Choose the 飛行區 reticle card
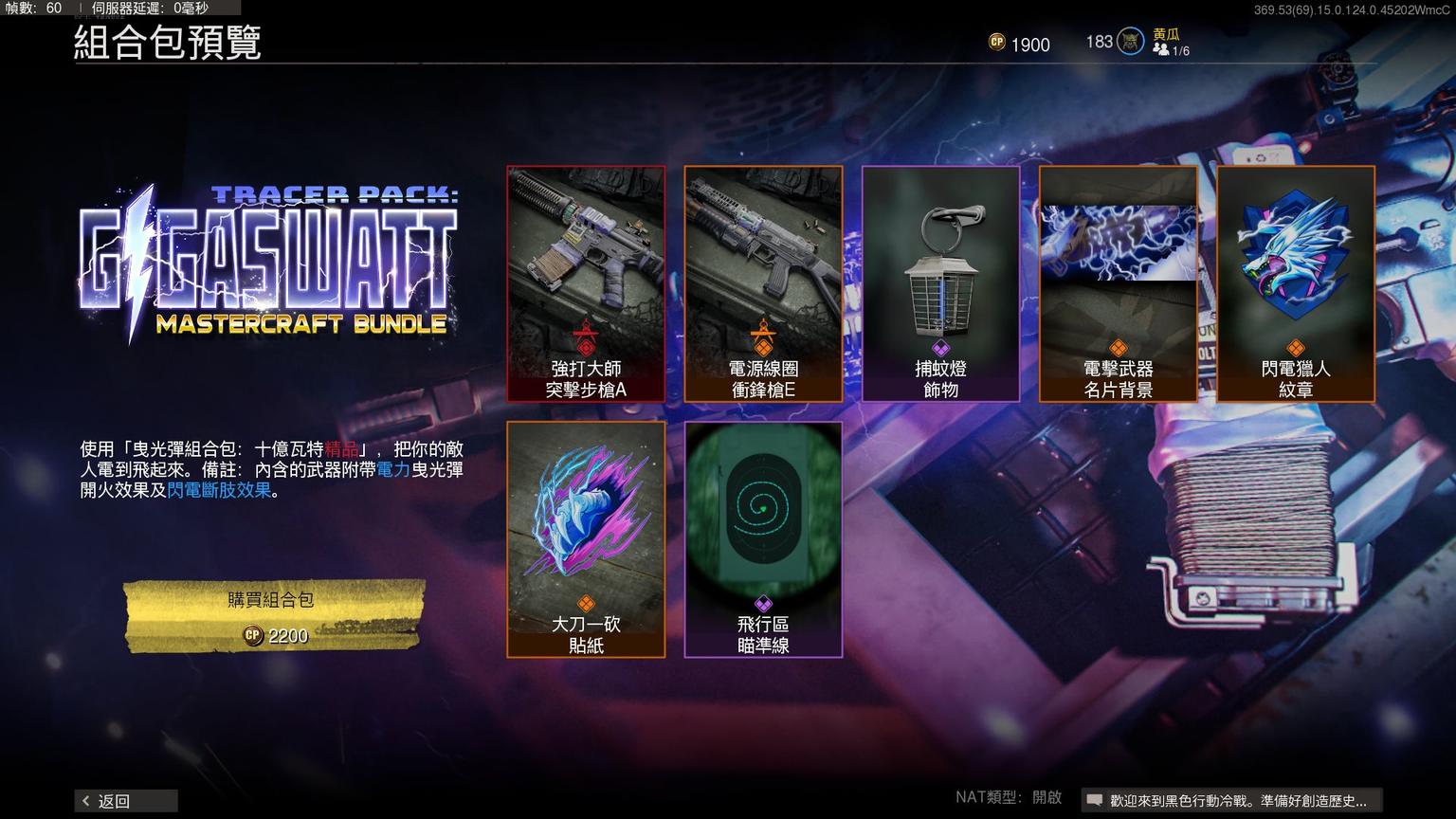The width and height of the screenshot is (1456, 819). tap(763, 538)
